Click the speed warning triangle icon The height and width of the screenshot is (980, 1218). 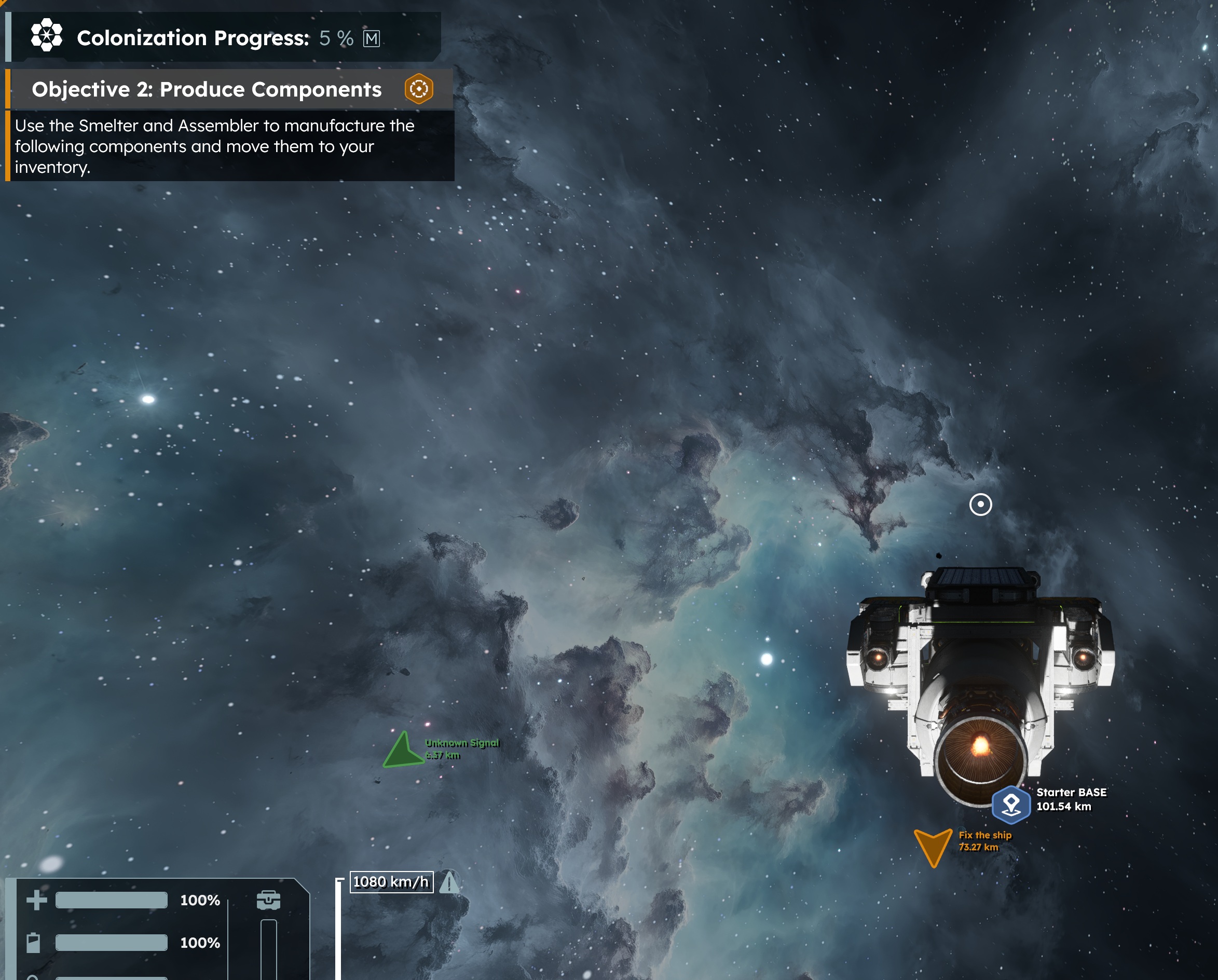pyautogui.click(x=450, y=882)
